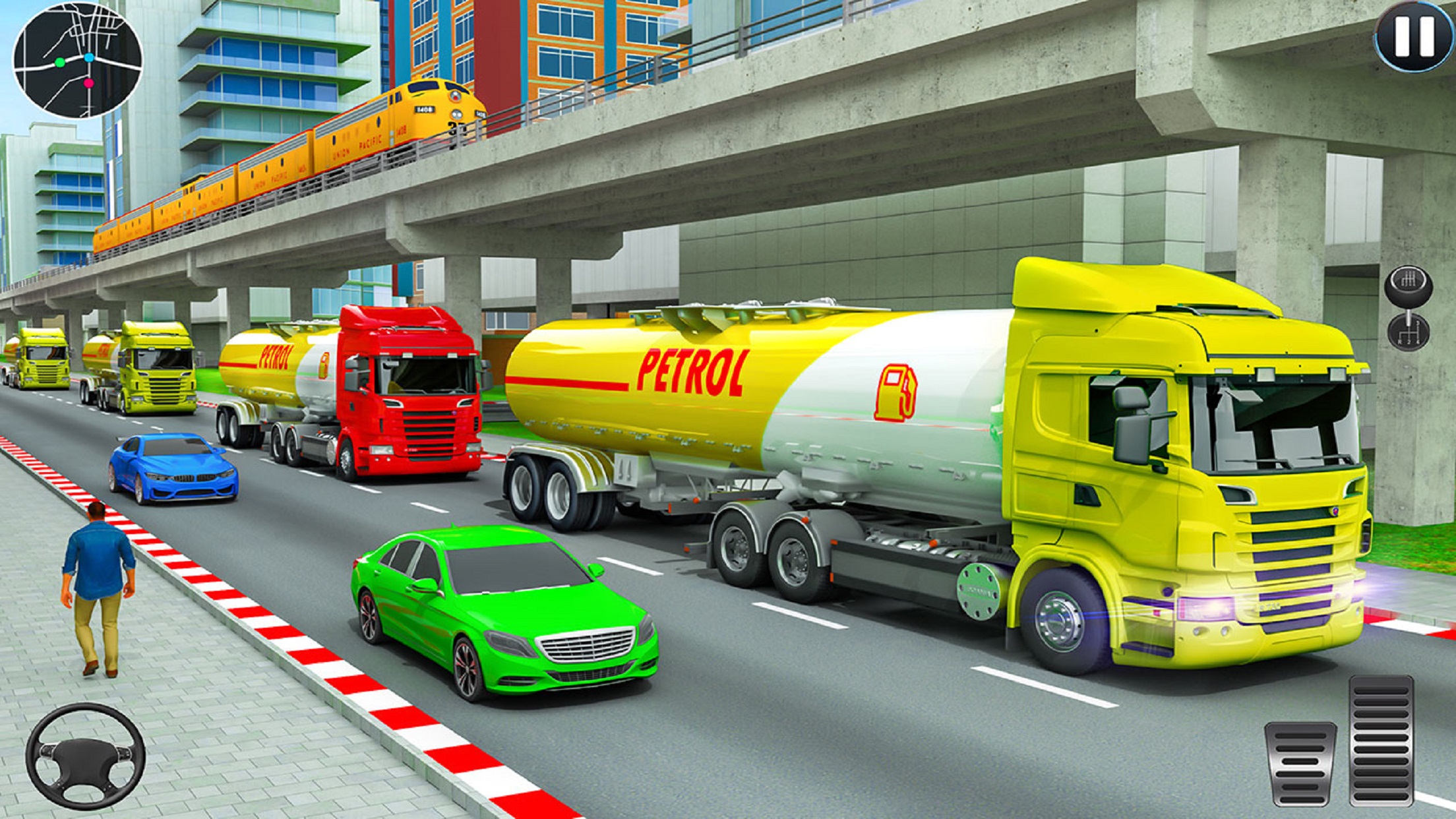Tap the green dot on the minimap
Viewport: 1456px width, 819px height.
tap(60, 63)
